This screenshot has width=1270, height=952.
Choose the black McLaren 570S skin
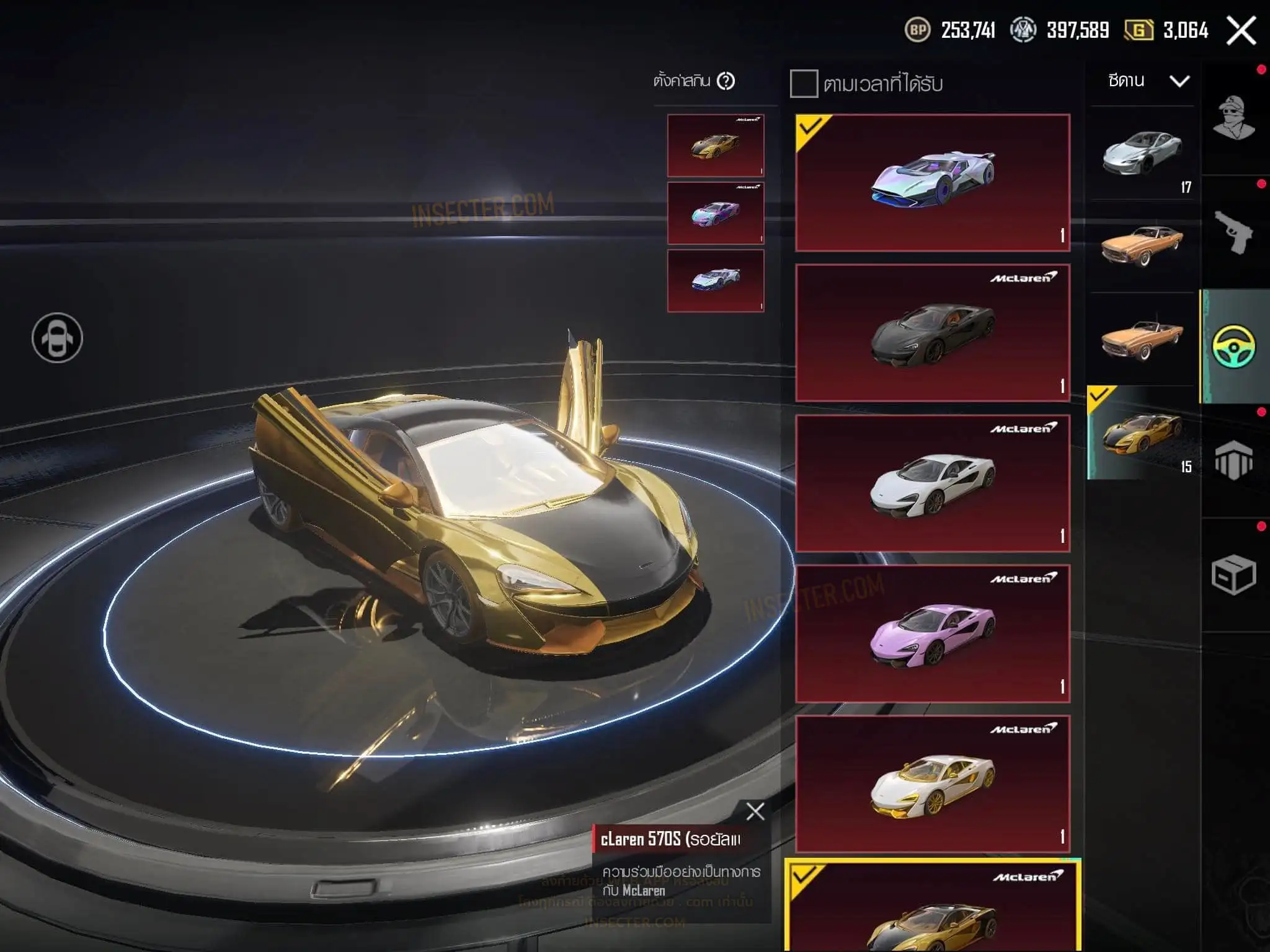point(933,333)
